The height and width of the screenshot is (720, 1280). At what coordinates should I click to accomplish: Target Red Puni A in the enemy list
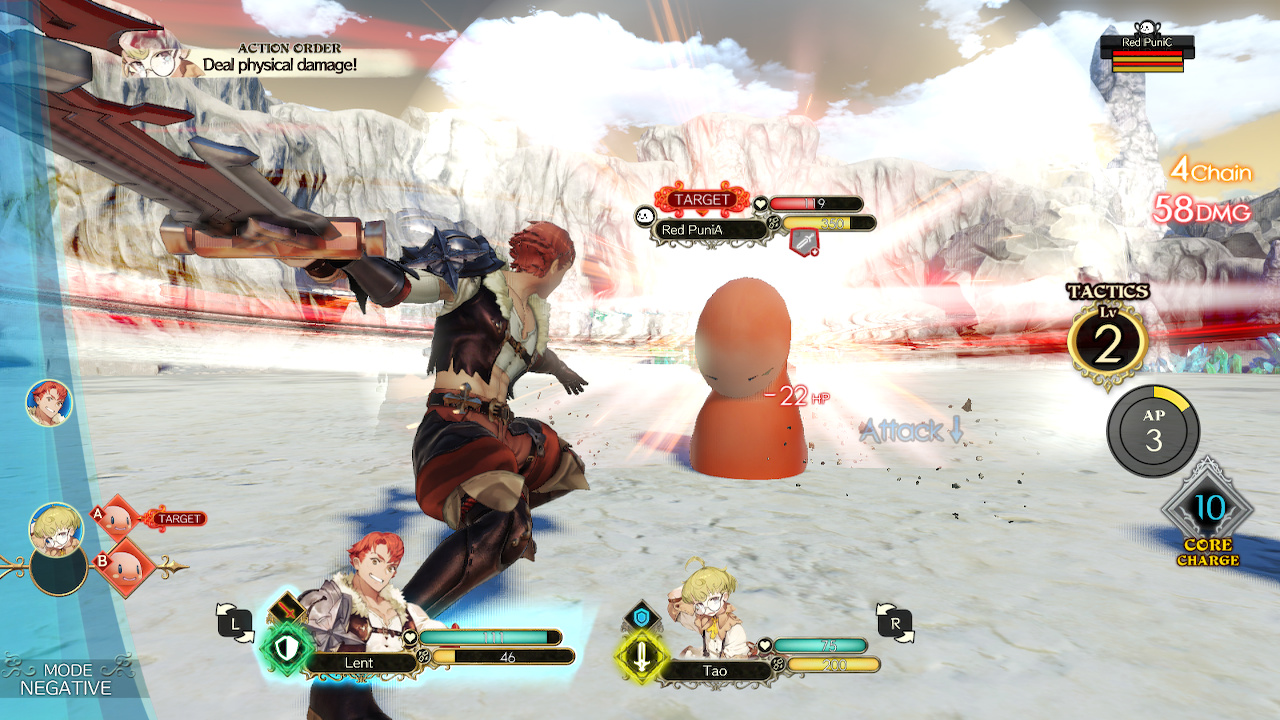pos(119,519)
